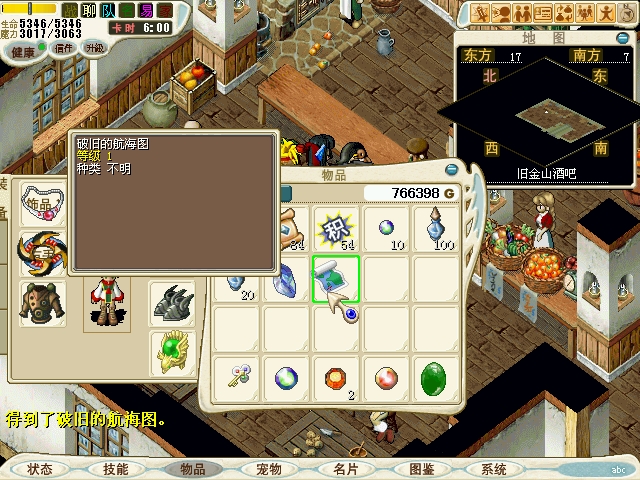Click the 信件 mail button
Image resolution: width=640 pixels, height=480 pixels.
65,48
